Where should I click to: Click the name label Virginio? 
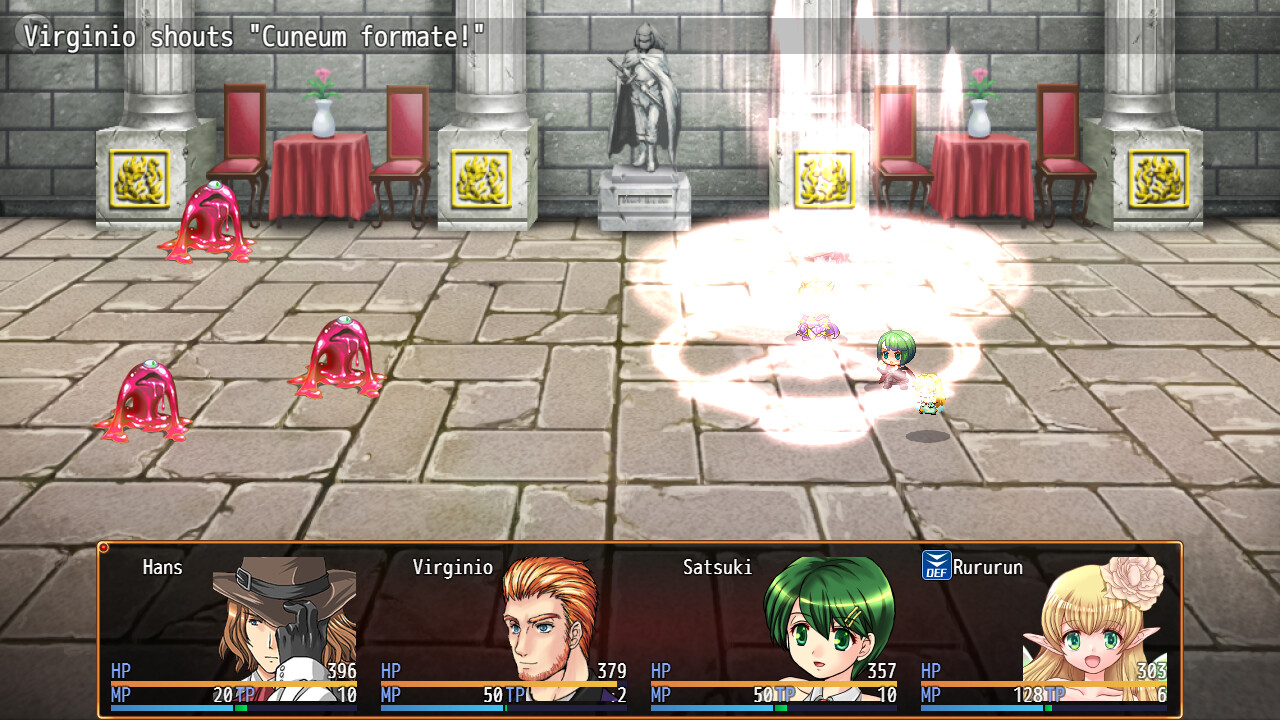[453, 567]
